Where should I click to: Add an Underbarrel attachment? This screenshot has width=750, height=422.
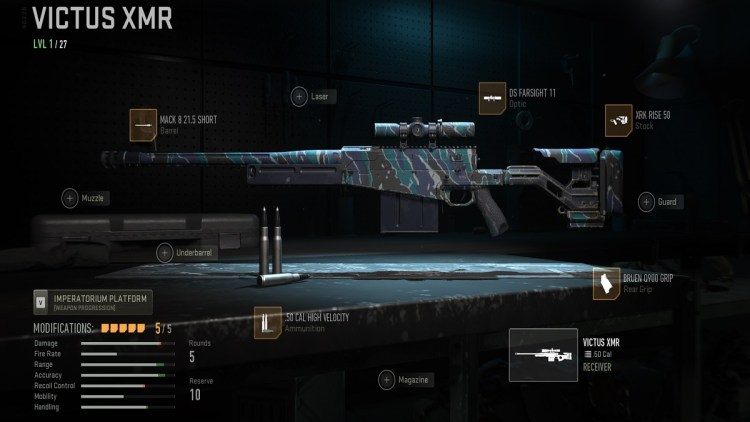[165, 253]
